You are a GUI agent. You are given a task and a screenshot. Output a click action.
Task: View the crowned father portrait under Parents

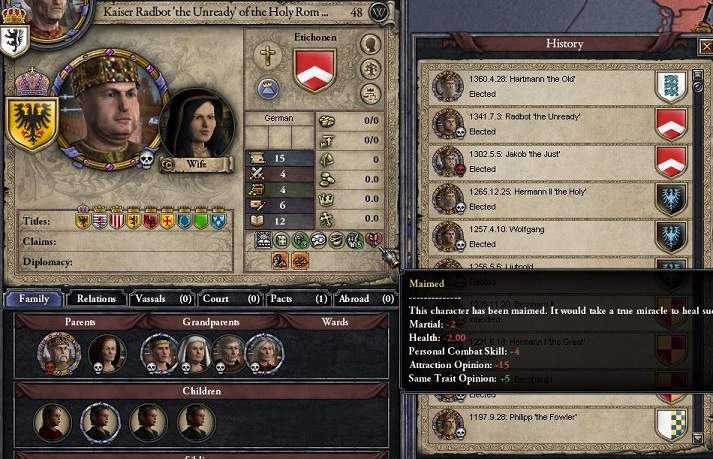[x=58, y=352]
